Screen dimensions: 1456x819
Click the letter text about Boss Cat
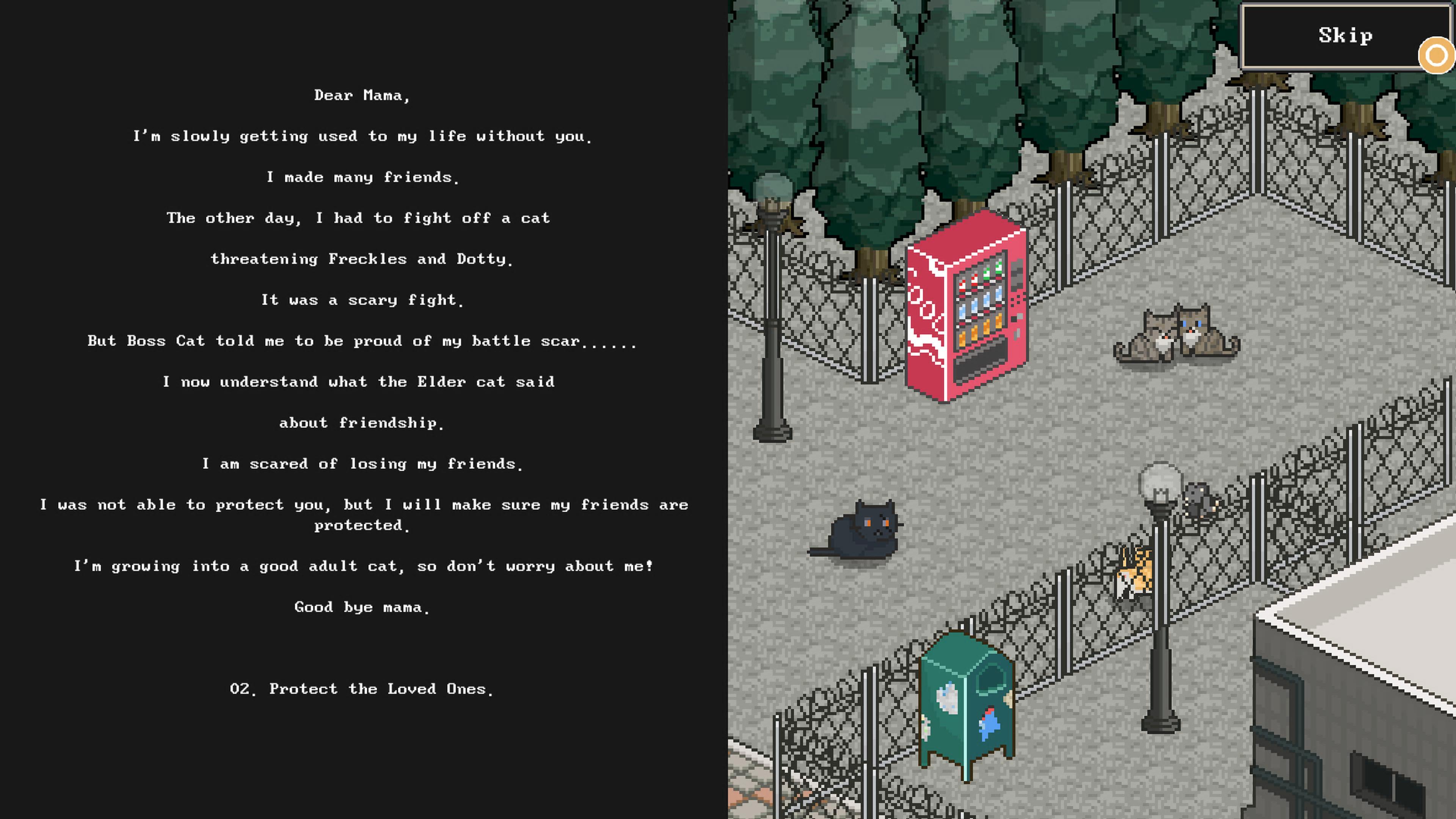coord(362,340)
